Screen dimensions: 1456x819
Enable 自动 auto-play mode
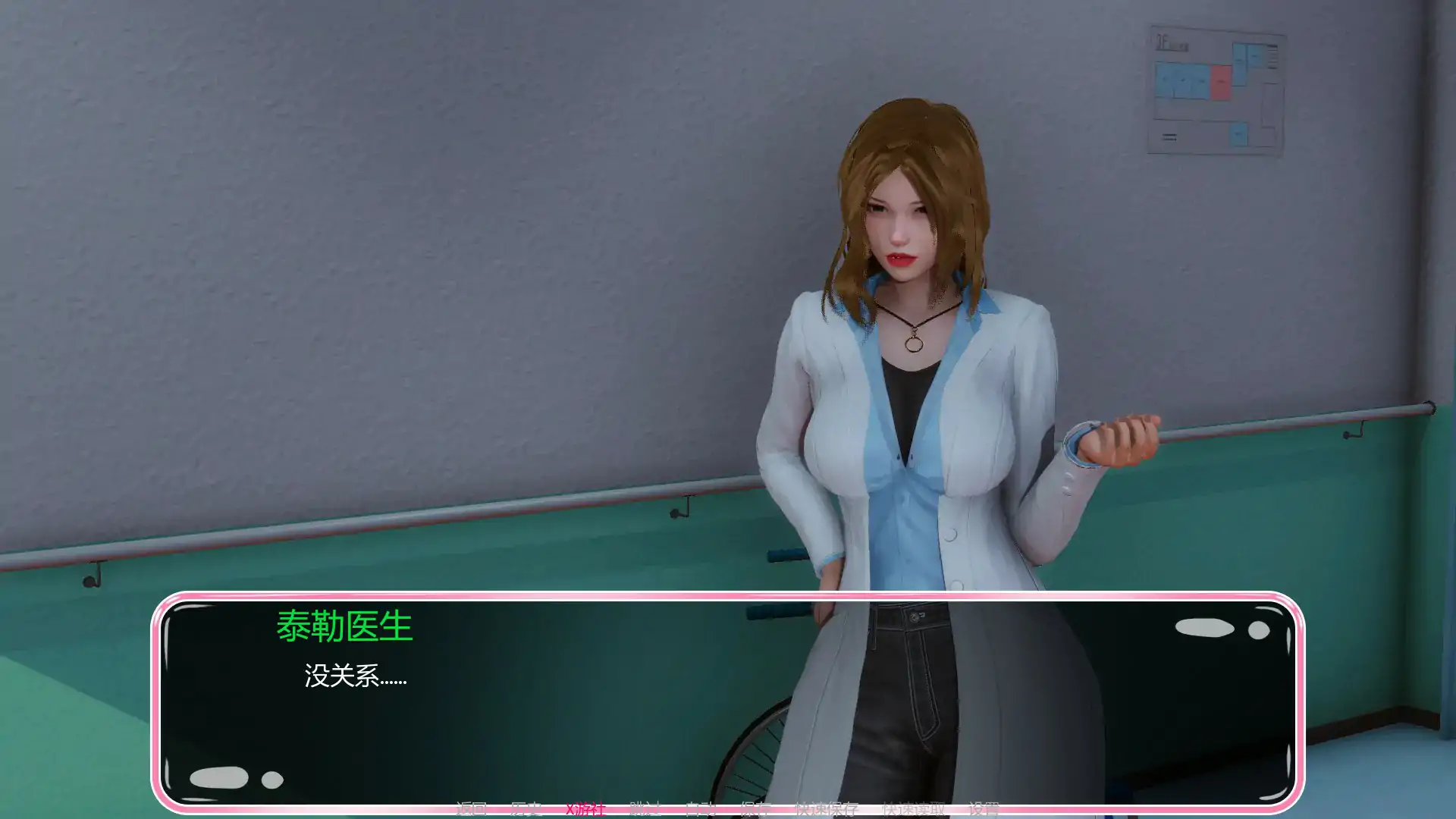[701, 808]
